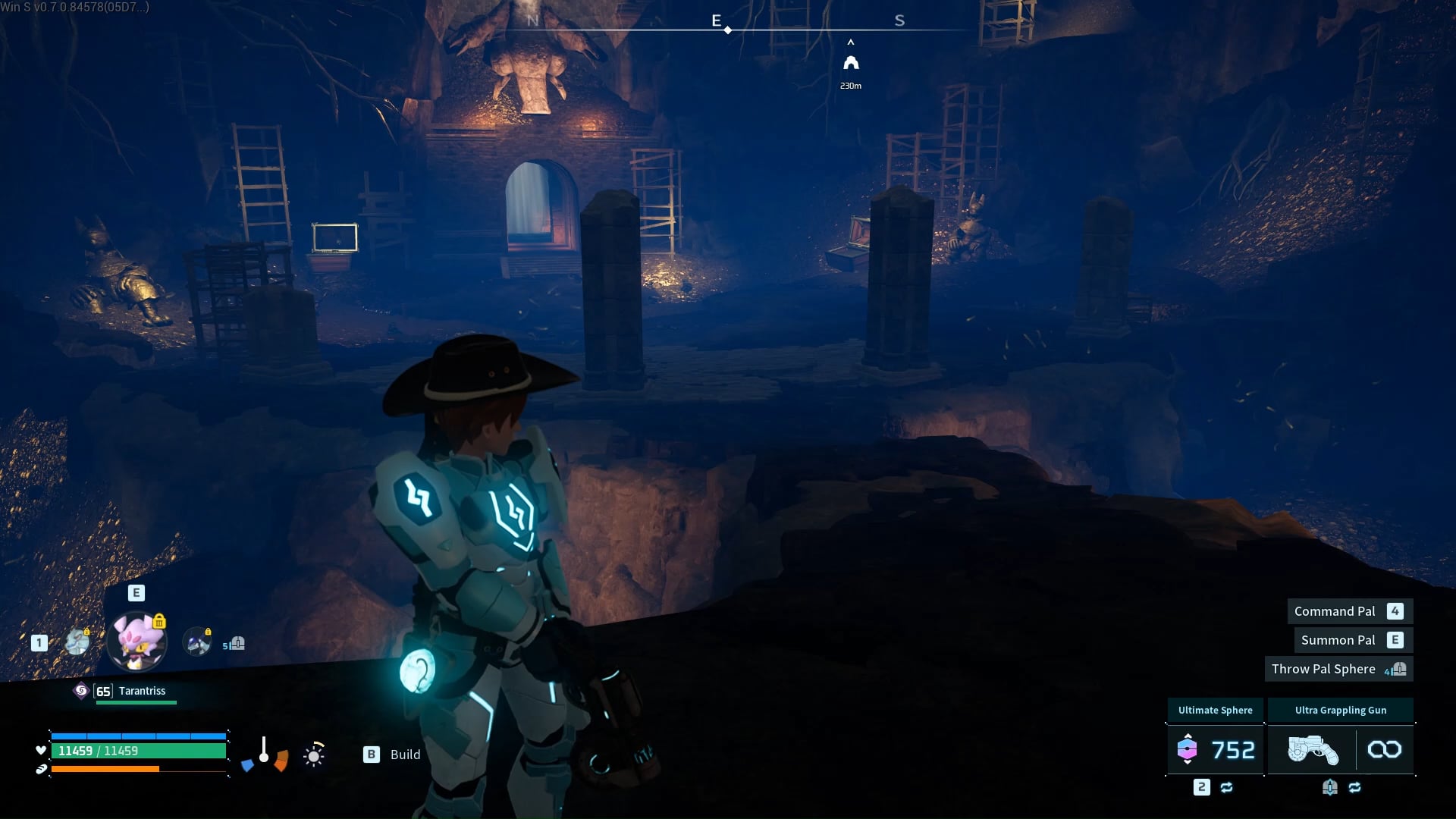Click Tarantriss's purple dark element badge
Viewport: 1456px width, 819px height.
(81, 691)
